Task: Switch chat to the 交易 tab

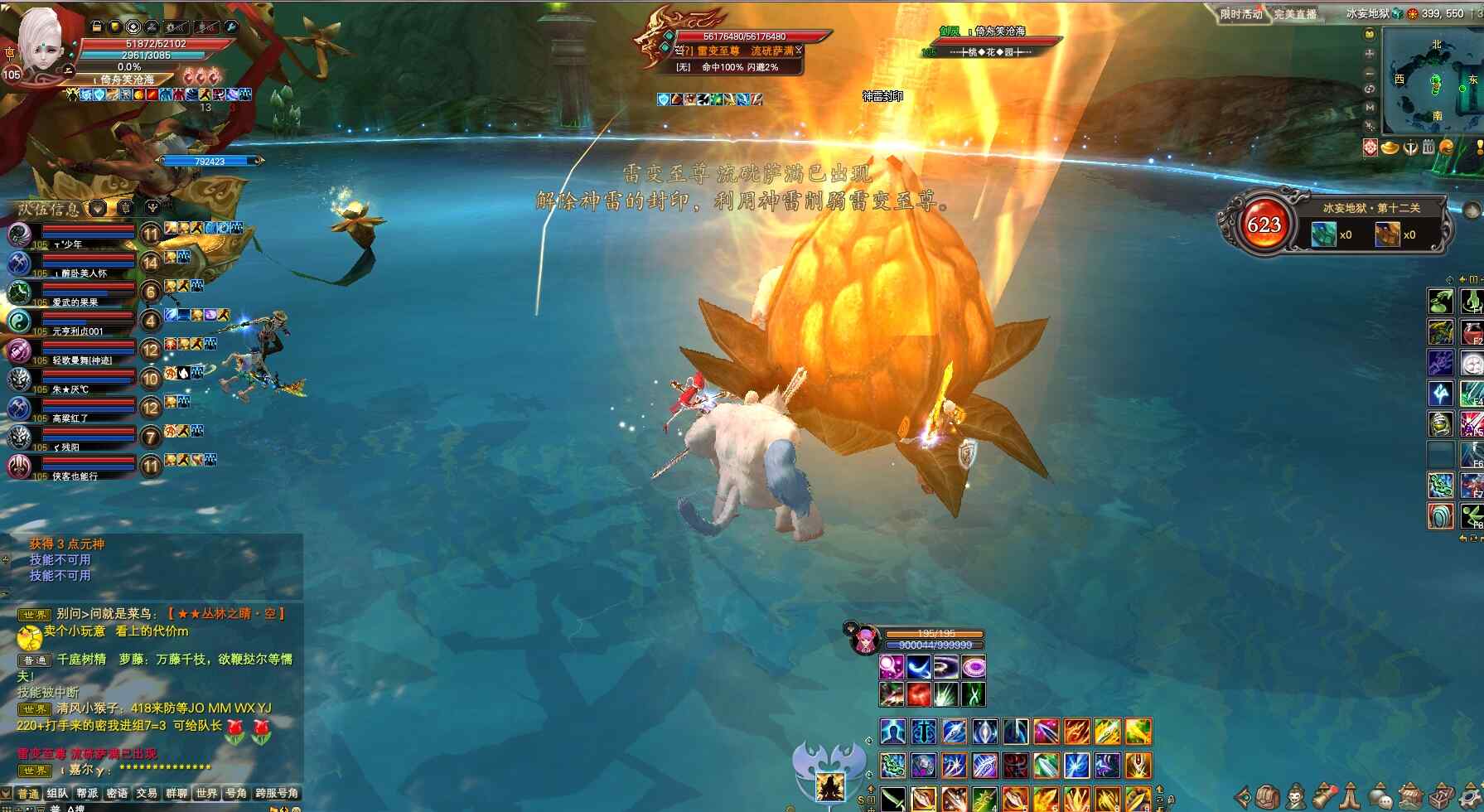Action: tap(147, 793)
